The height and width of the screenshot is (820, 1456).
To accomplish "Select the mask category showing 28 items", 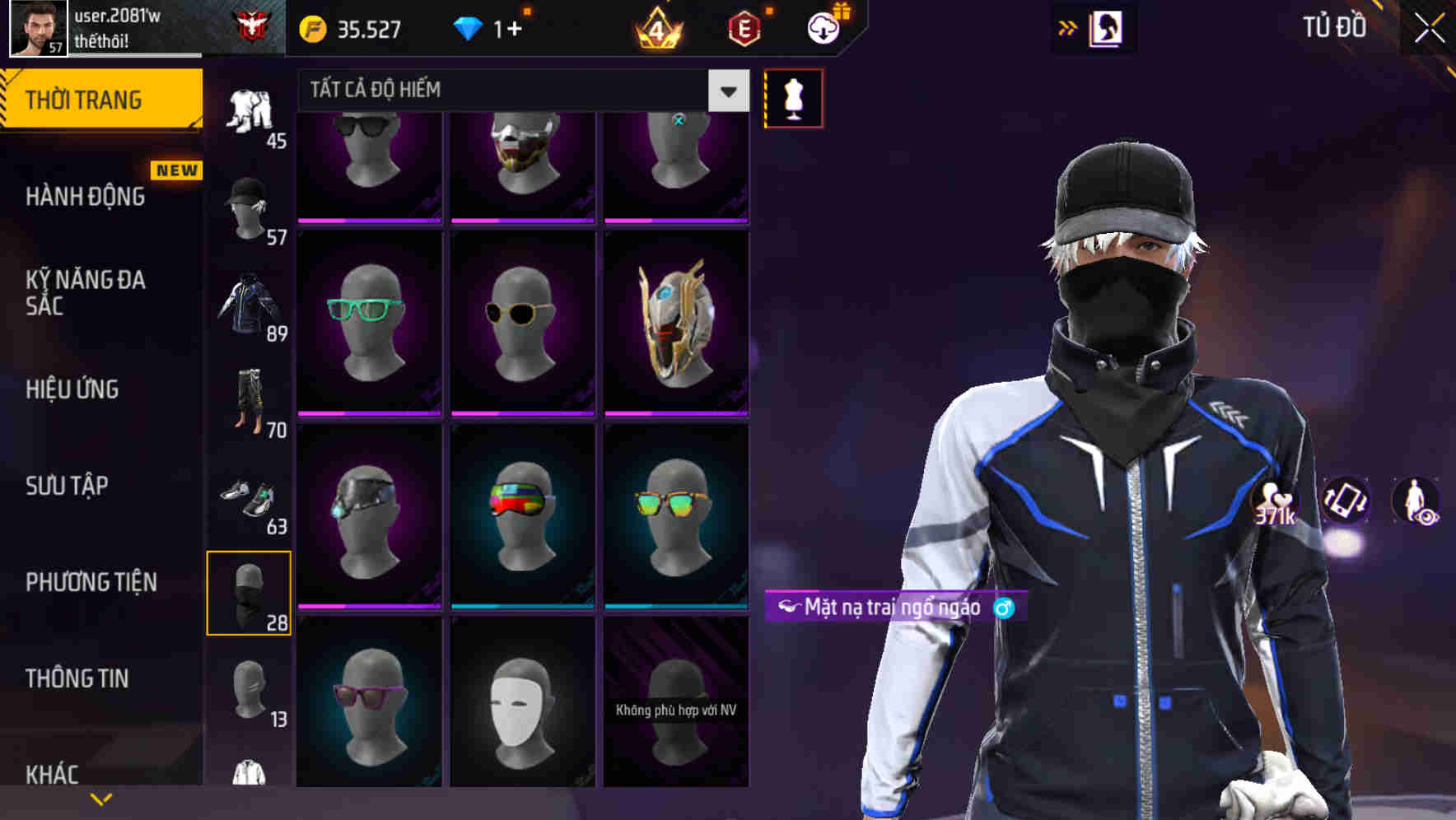I will (x=250, y=591).
